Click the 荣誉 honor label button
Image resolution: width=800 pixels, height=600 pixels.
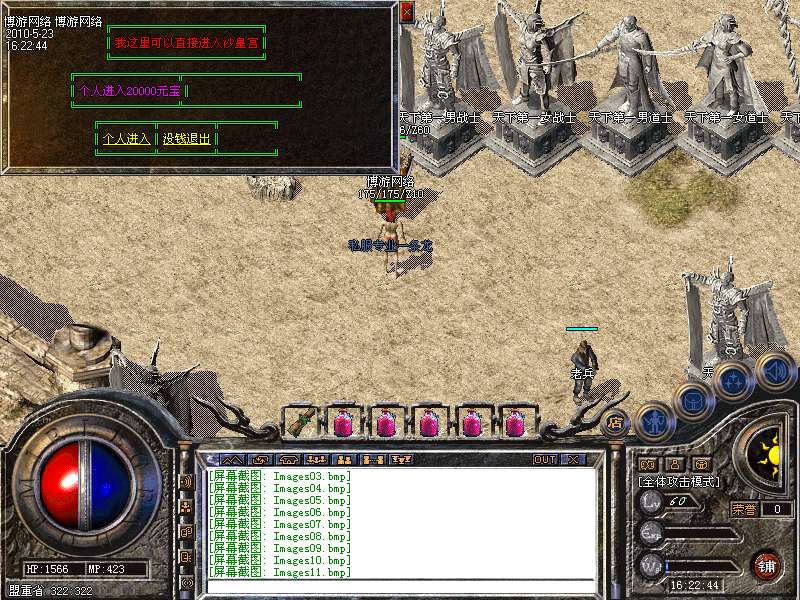(x=743, y=508)
